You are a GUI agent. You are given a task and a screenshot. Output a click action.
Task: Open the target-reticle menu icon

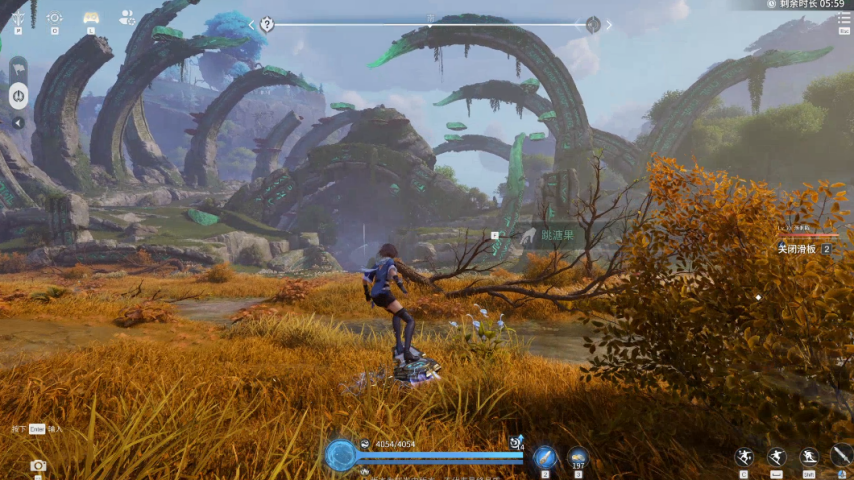pos(54,17)
